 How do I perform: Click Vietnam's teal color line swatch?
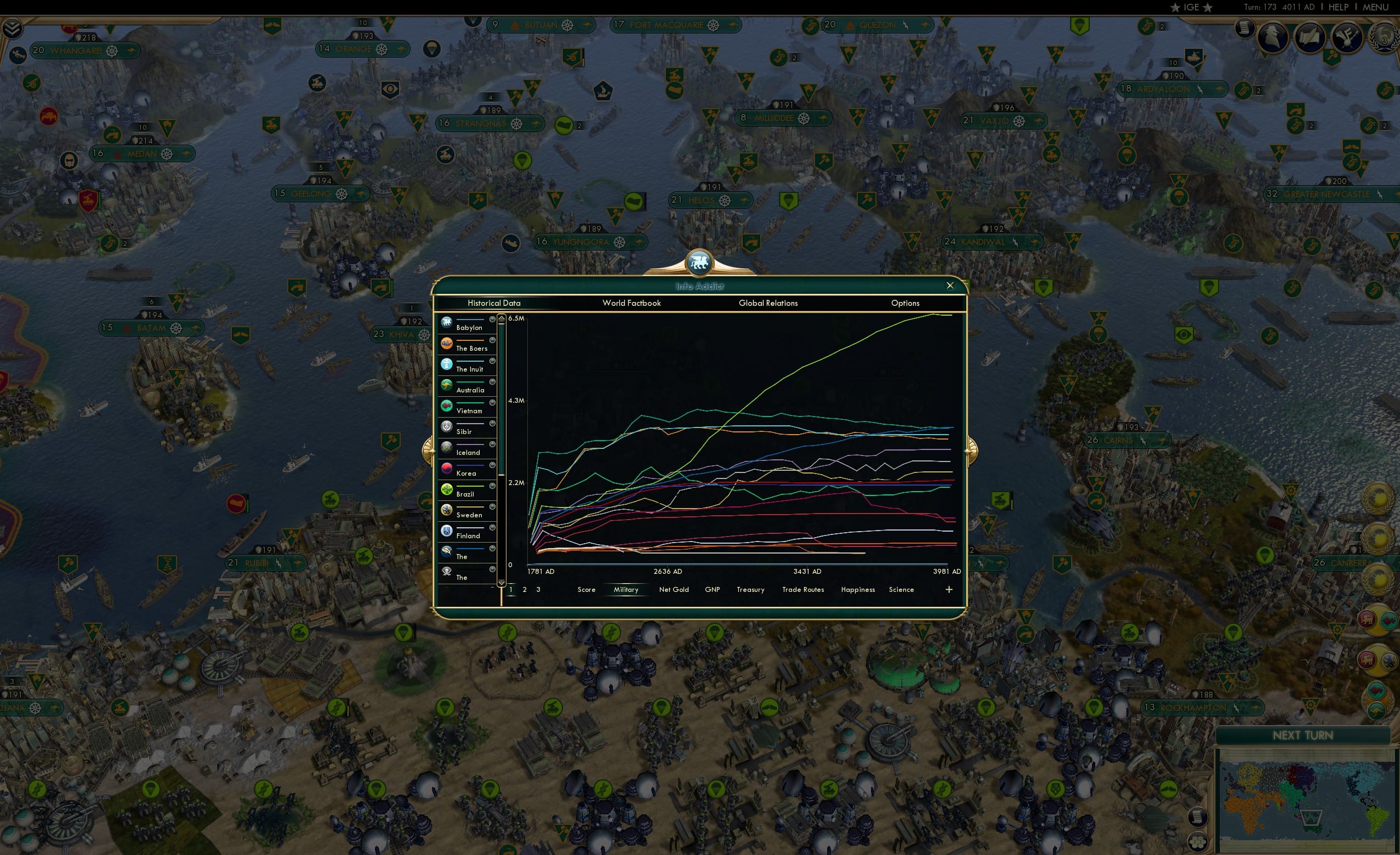(470, 404)
